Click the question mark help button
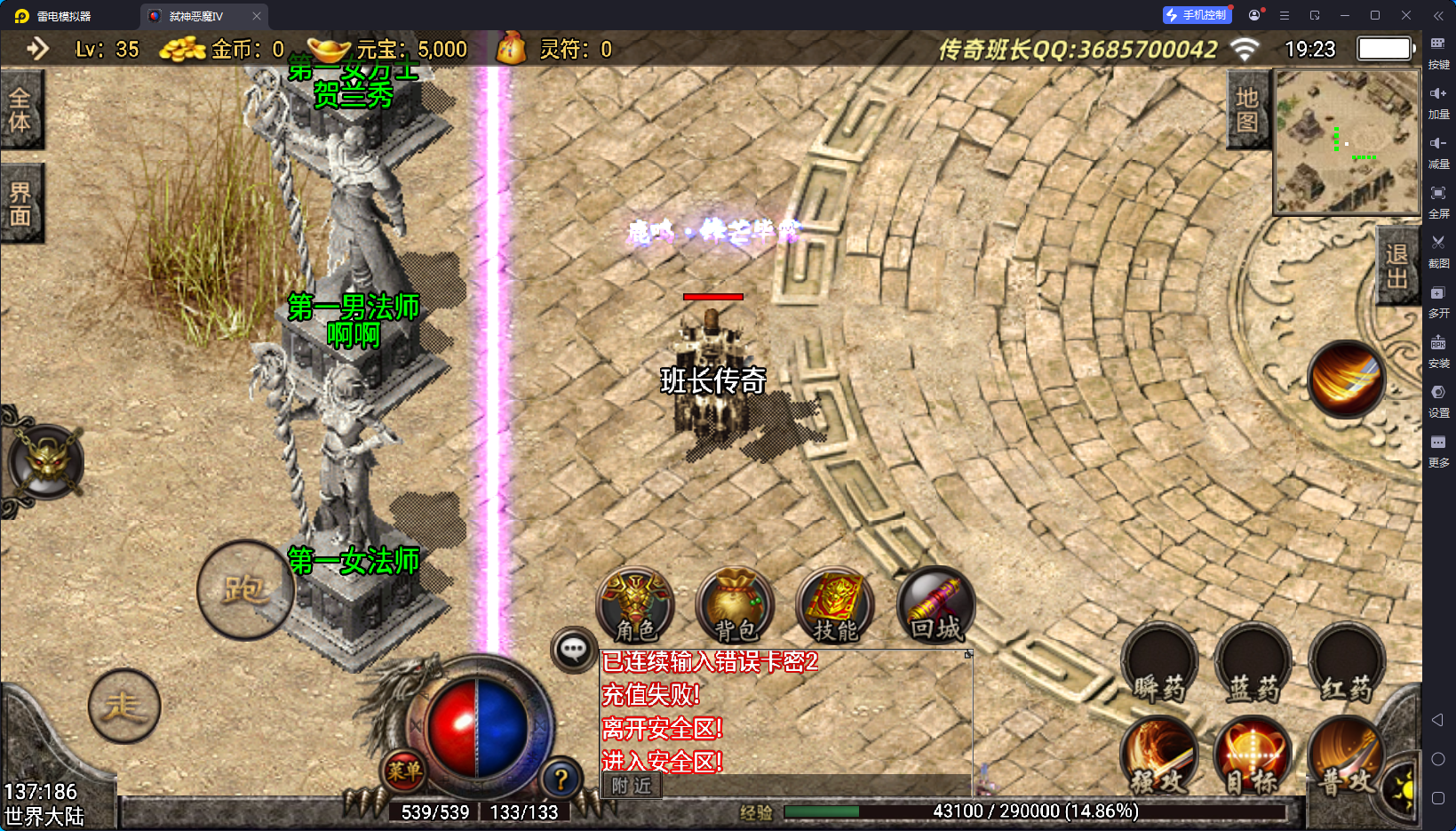Screen dimensions: 1456x831 click(561, 779)
